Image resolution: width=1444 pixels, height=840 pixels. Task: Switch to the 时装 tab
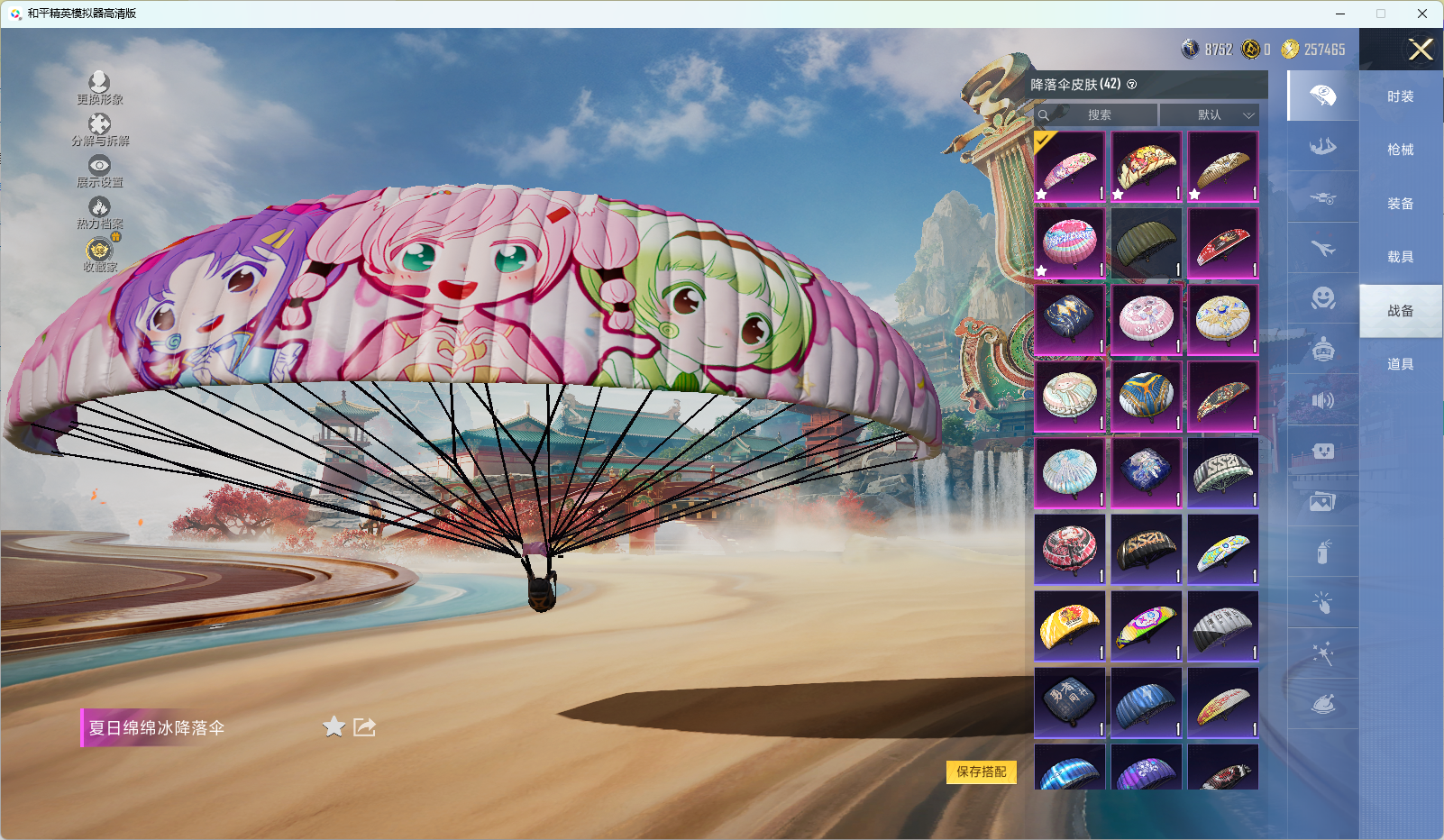[1400, 96]
